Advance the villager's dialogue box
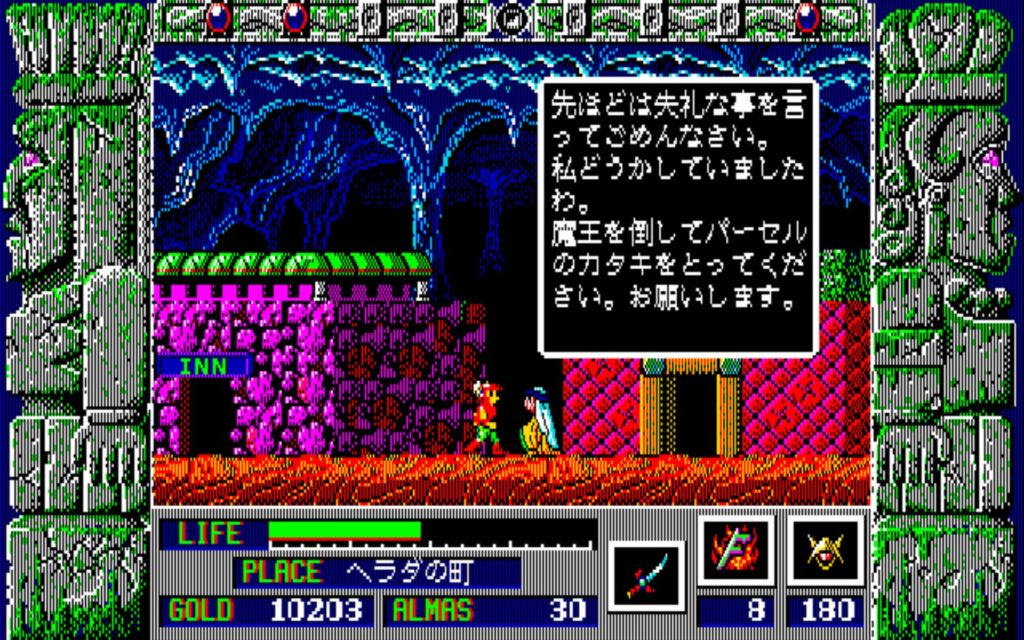Image resolution: width=1024 pixels, height=640 pixels. [x=678, y=217]
